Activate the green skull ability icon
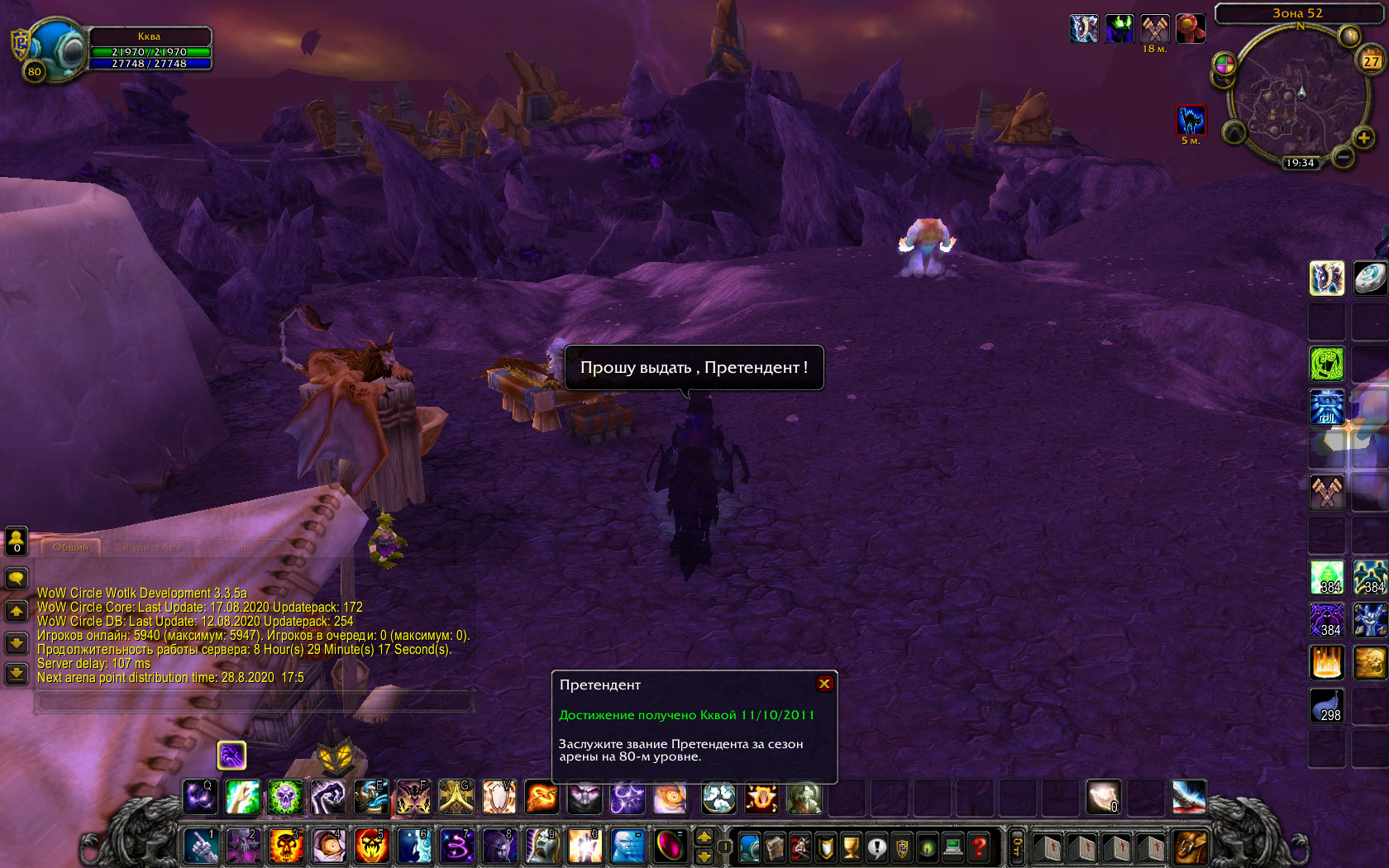 285,797
